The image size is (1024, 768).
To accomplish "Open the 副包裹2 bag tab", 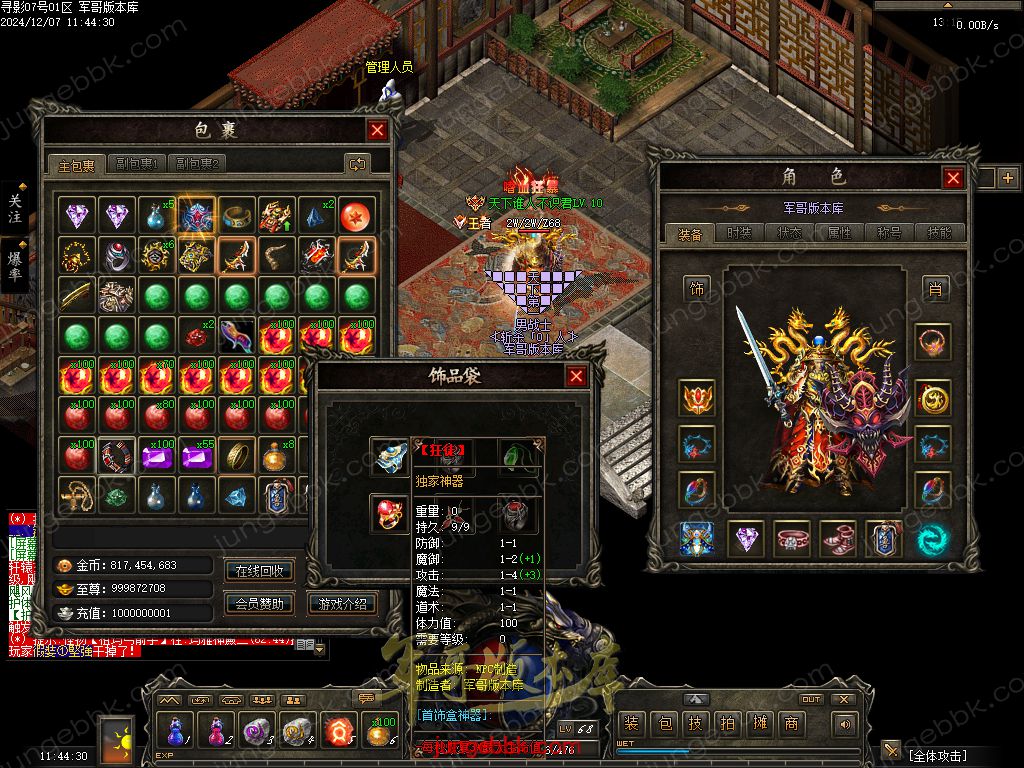I will click(x=197, y=164).
